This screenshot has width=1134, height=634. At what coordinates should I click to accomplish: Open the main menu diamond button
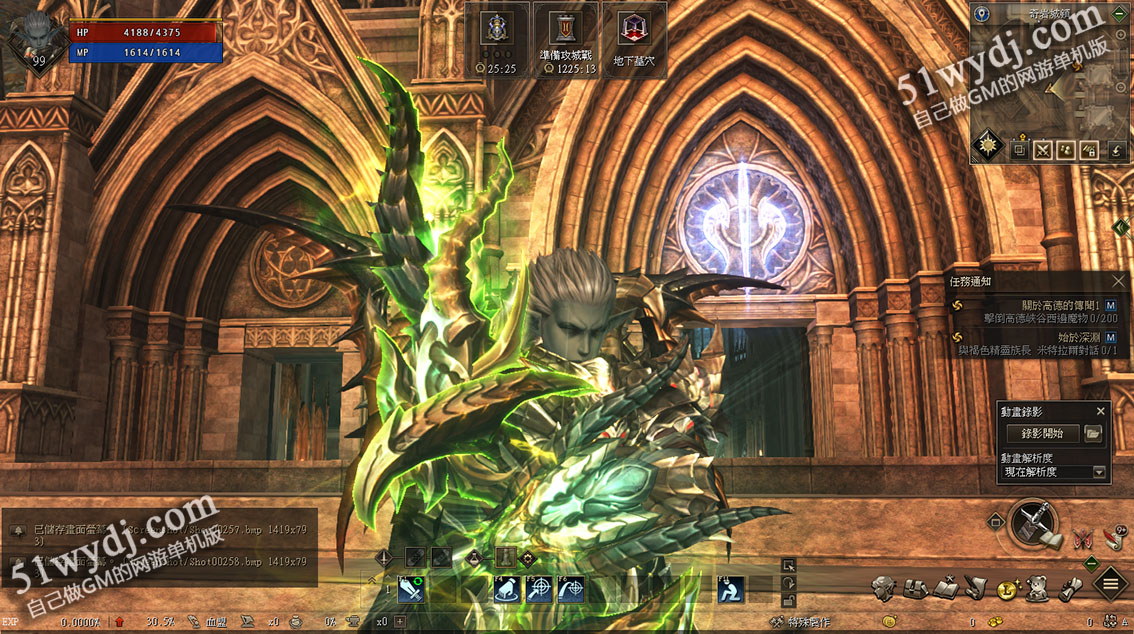click(1110, 584)
